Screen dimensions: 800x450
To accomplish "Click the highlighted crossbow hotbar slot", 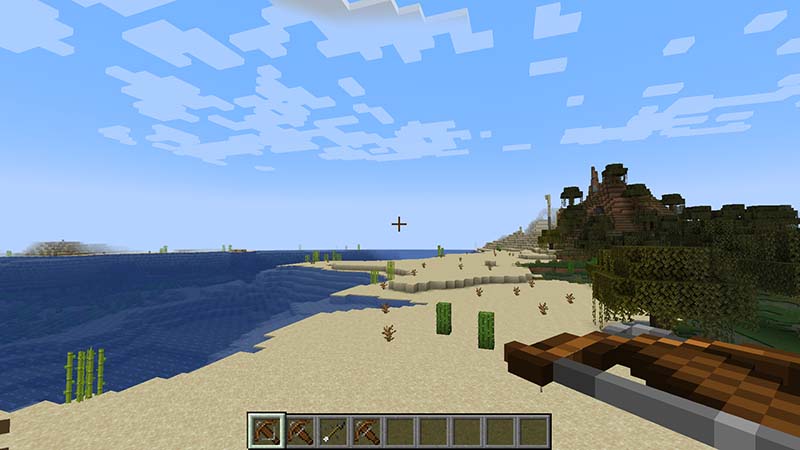I will tap(266, 431).
